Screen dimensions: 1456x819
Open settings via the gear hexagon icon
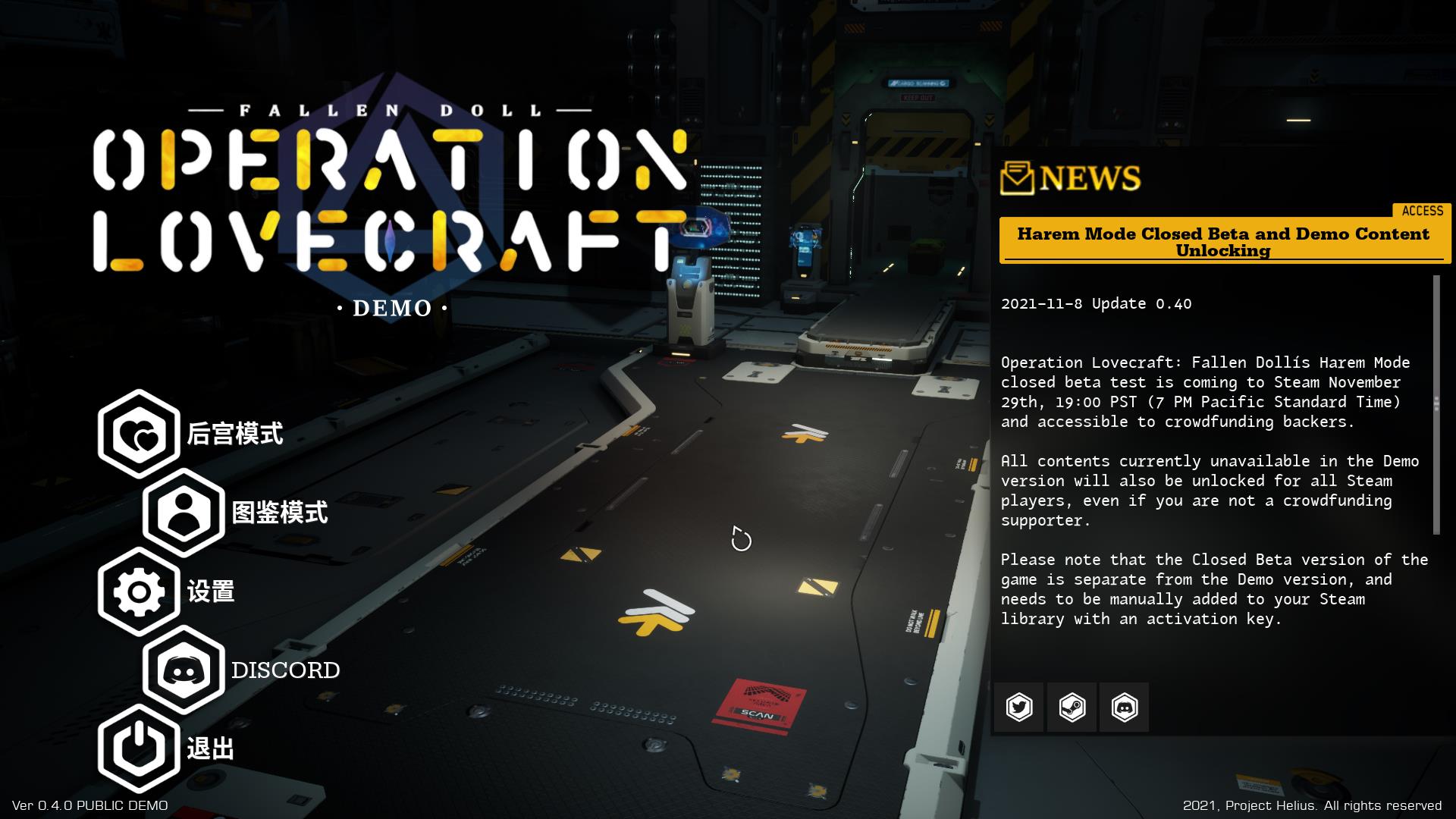(x=140, y=592)
